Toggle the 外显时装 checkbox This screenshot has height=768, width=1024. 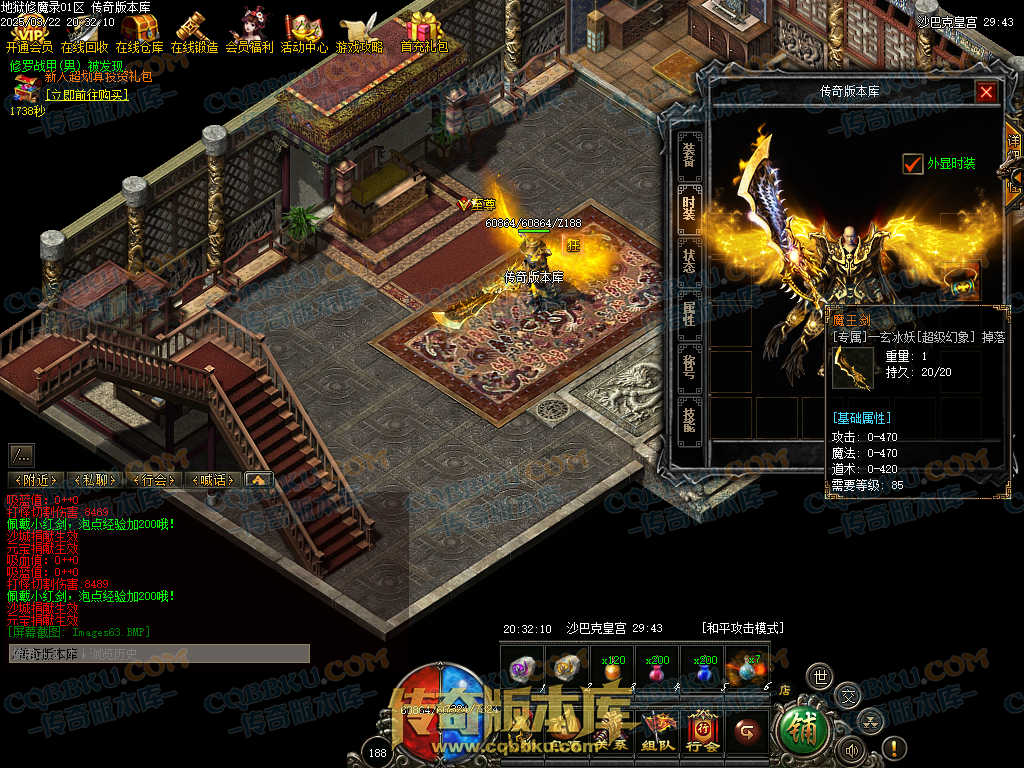point(912,164)
